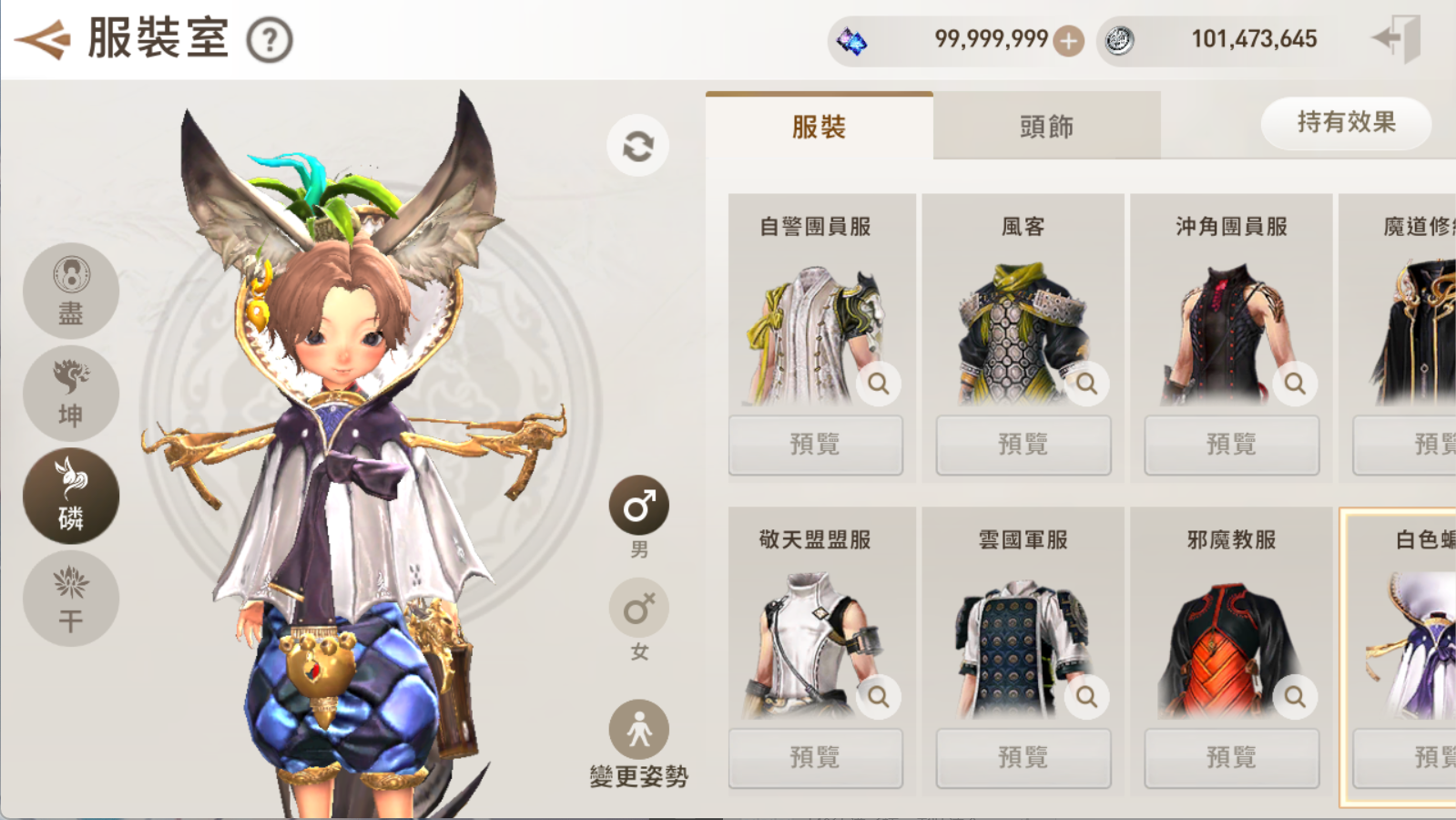Preview the 敬天盟盟服 outfit
1456x820 pixels.
coord(815,757)
